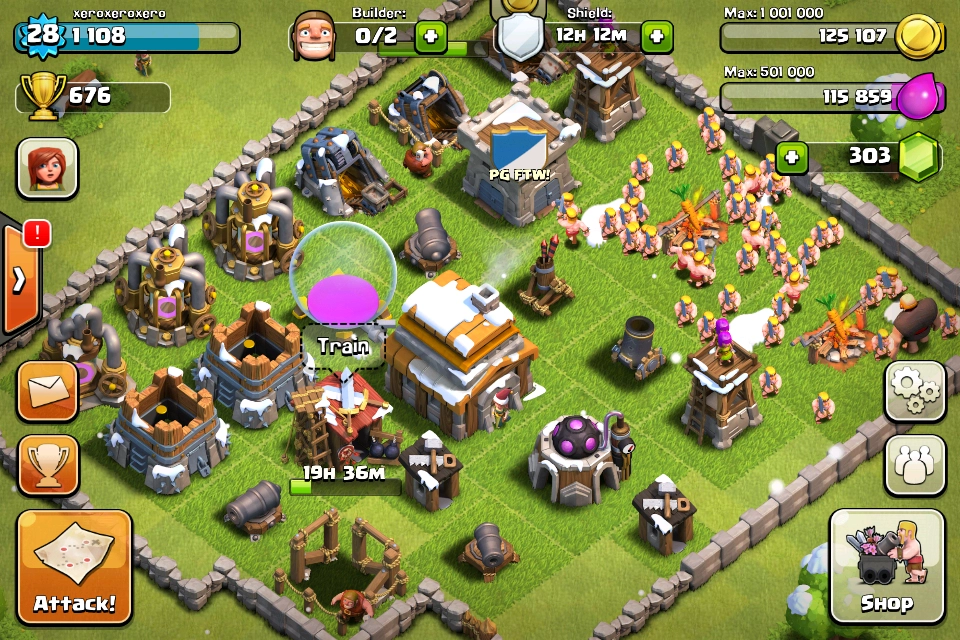Screen dimensions: 960x640
Task: Extend the shield with the plus button
Action: coord(656,37)
